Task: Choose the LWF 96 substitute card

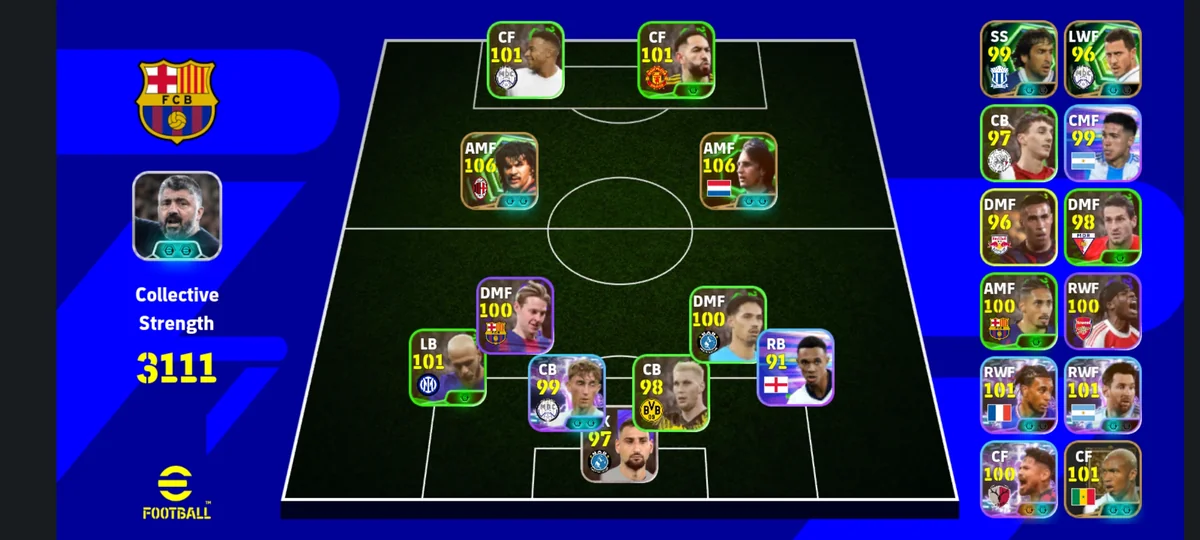Action: (x=1102, y=59)
